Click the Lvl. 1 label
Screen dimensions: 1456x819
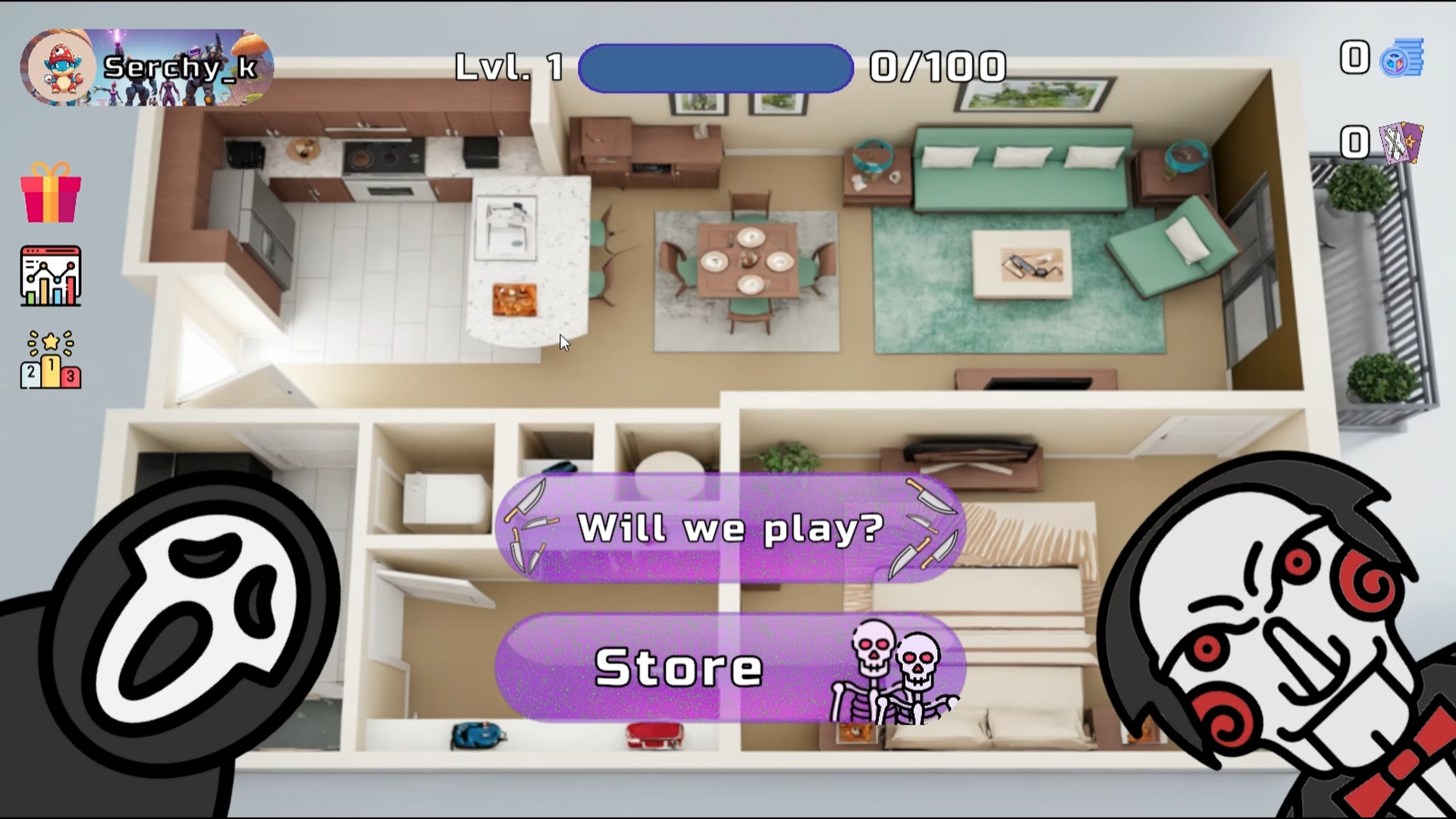[x=507, y=67]
